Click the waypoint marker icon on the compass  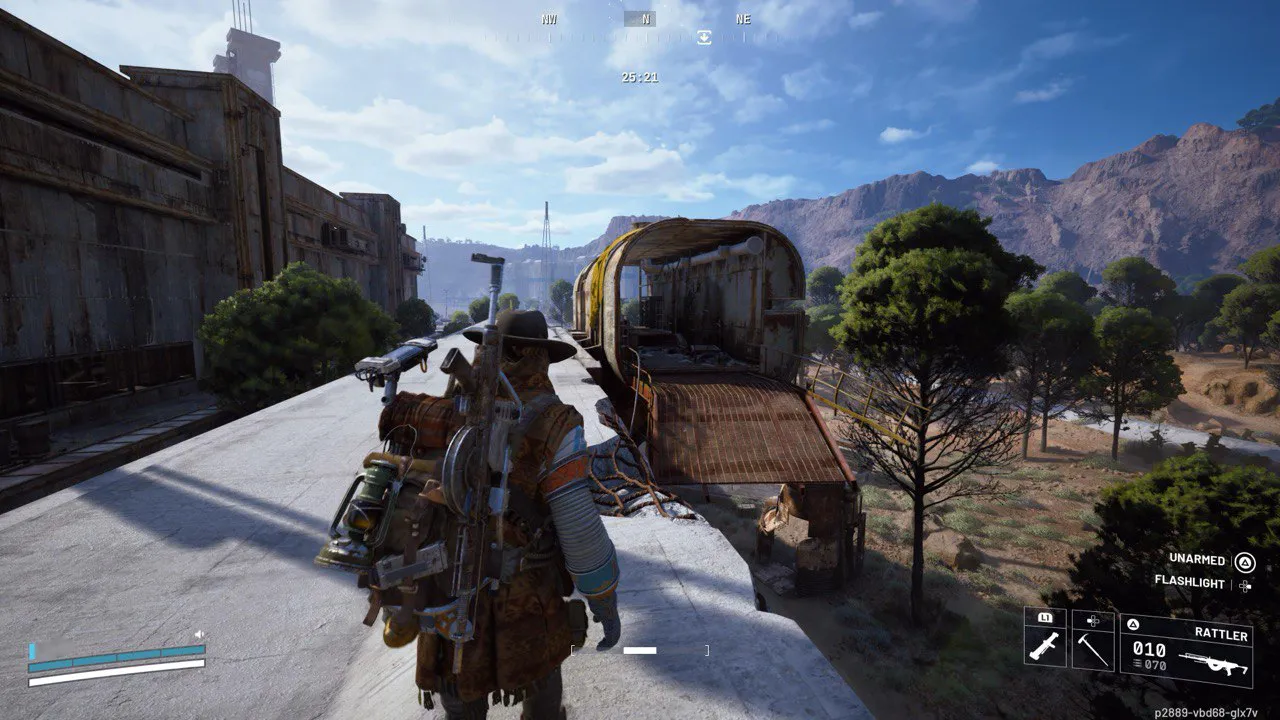point(705,37)
